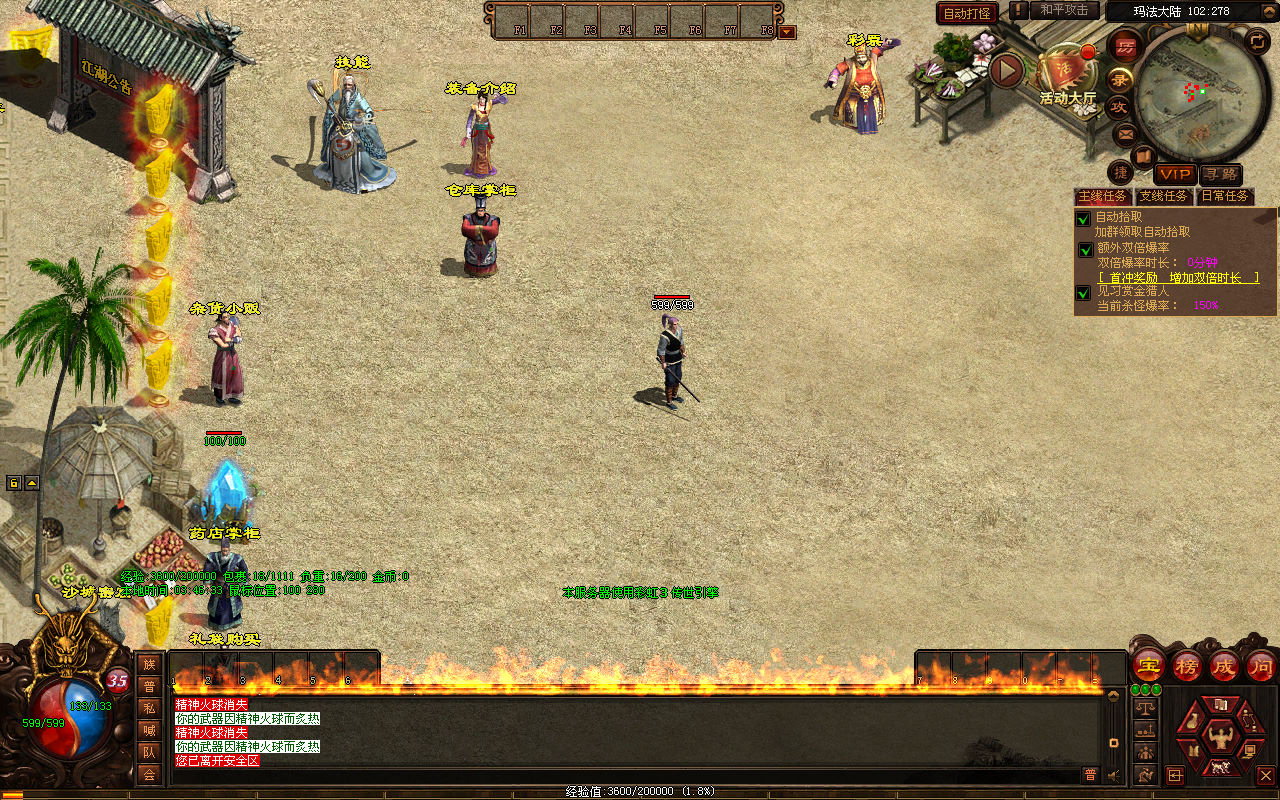The image size is (1280, 800).
Task: Toggle the 自动拾取 checkbox
Action: pyautogui.click(x=1083, y=219)
